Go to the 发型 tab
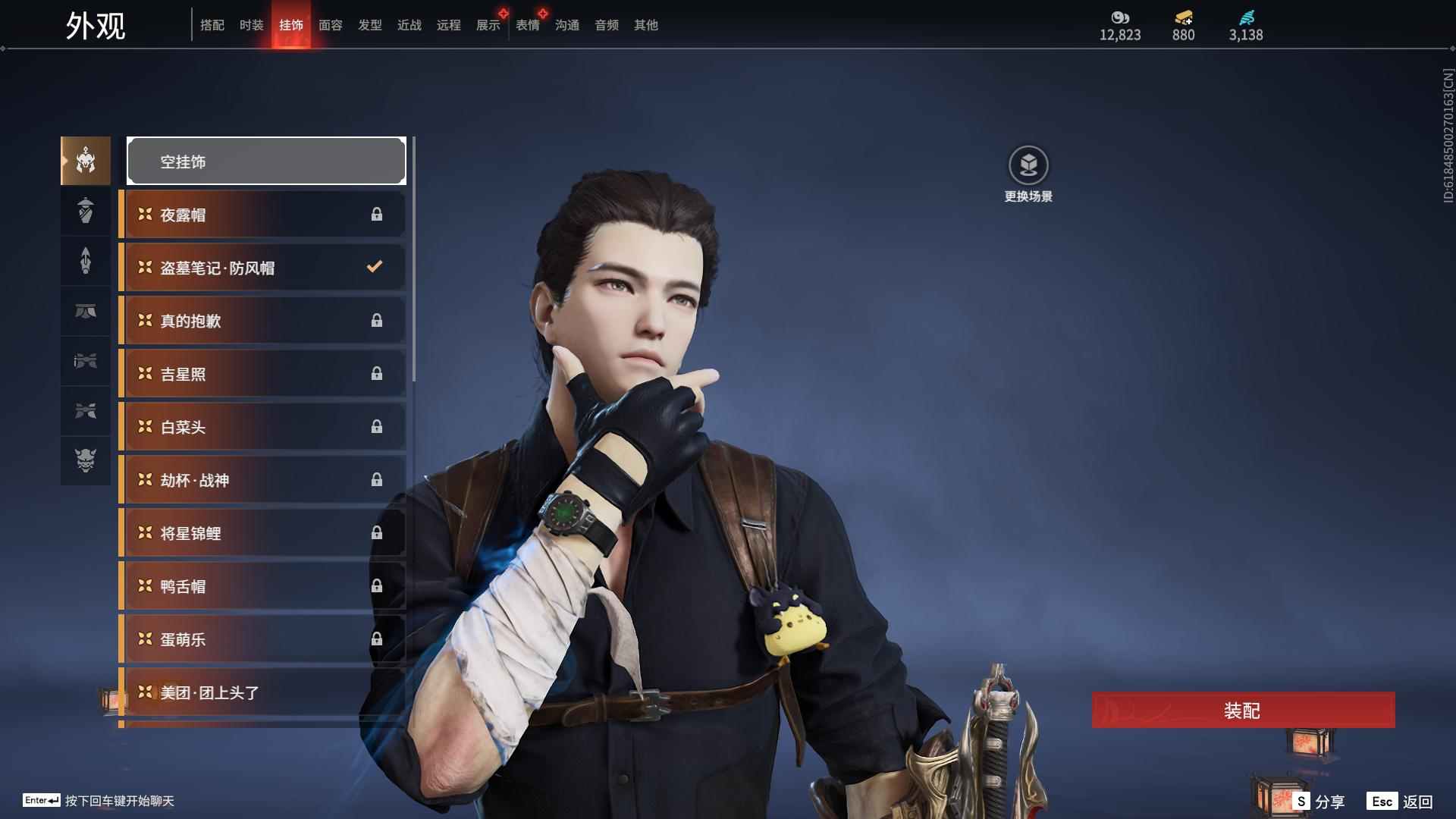The height and width of the screenshot is (819, 1456). [369, 25]
